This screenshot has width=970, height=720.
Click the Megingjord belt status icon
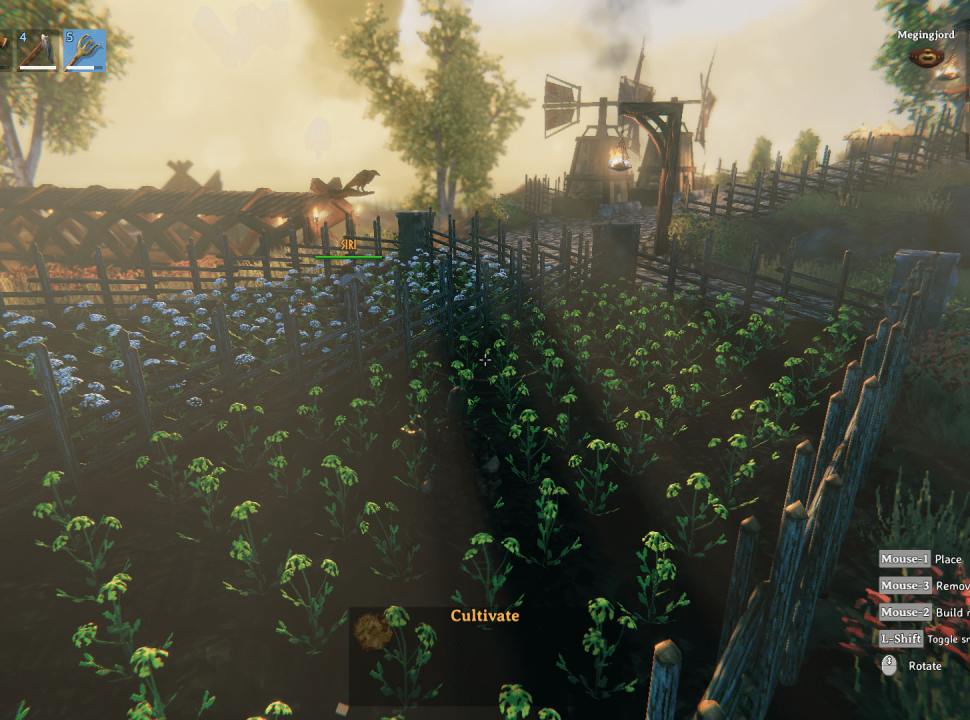(927, 57)
